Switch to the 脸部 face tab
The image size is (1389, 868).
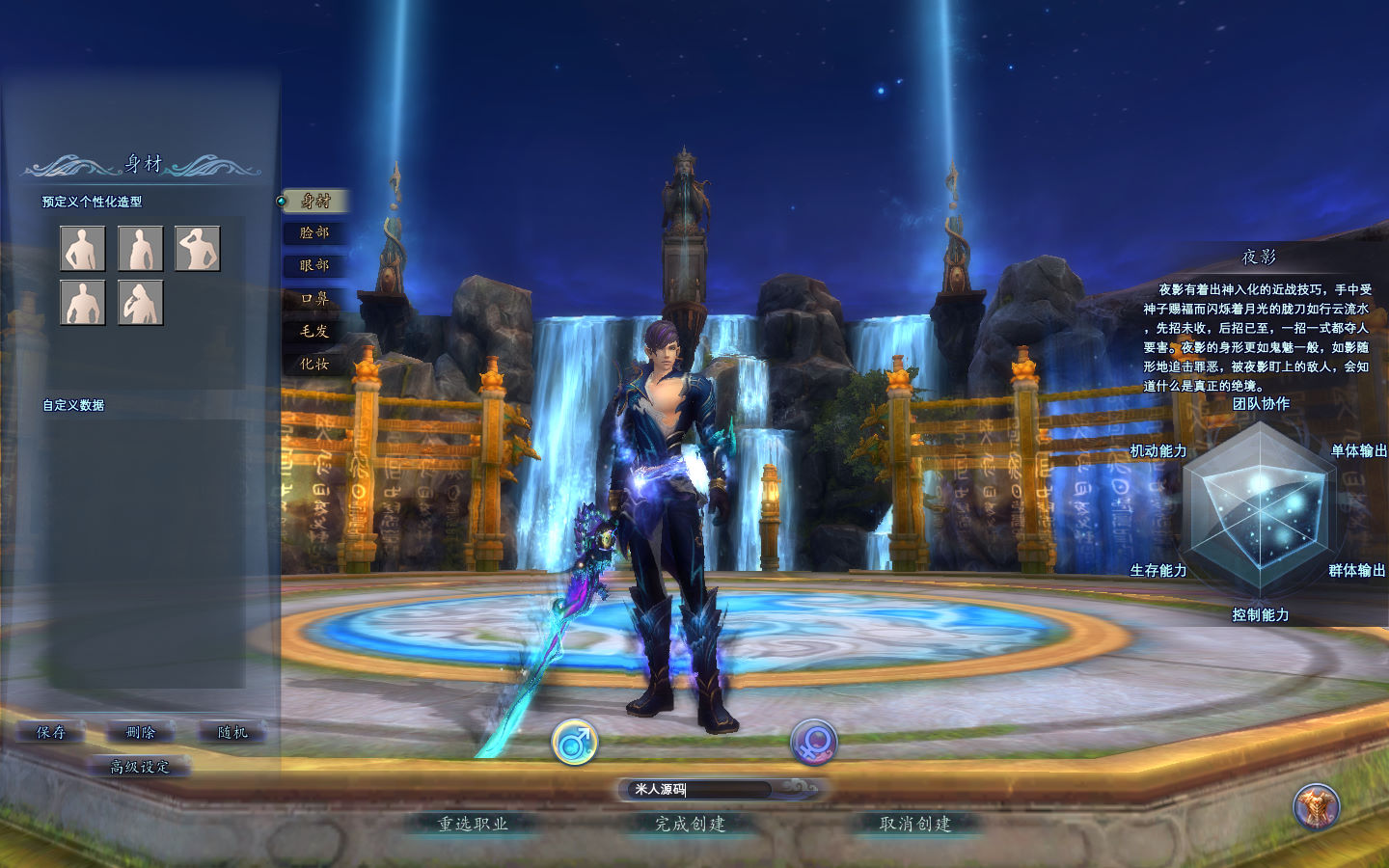(314, 233)
